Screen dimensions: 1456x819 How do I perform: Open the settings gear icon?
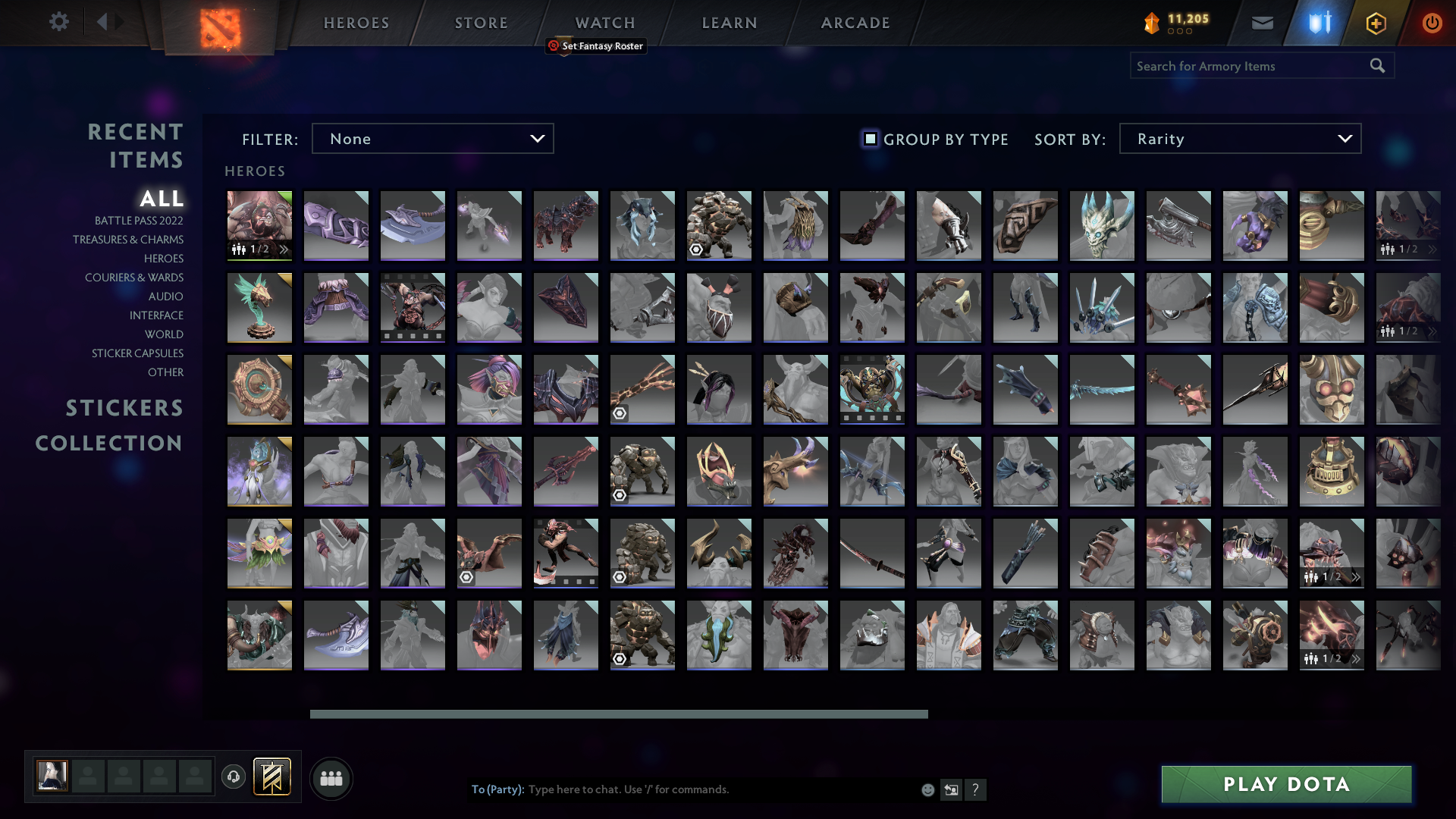pyautogui.click(x=59, y=22)
